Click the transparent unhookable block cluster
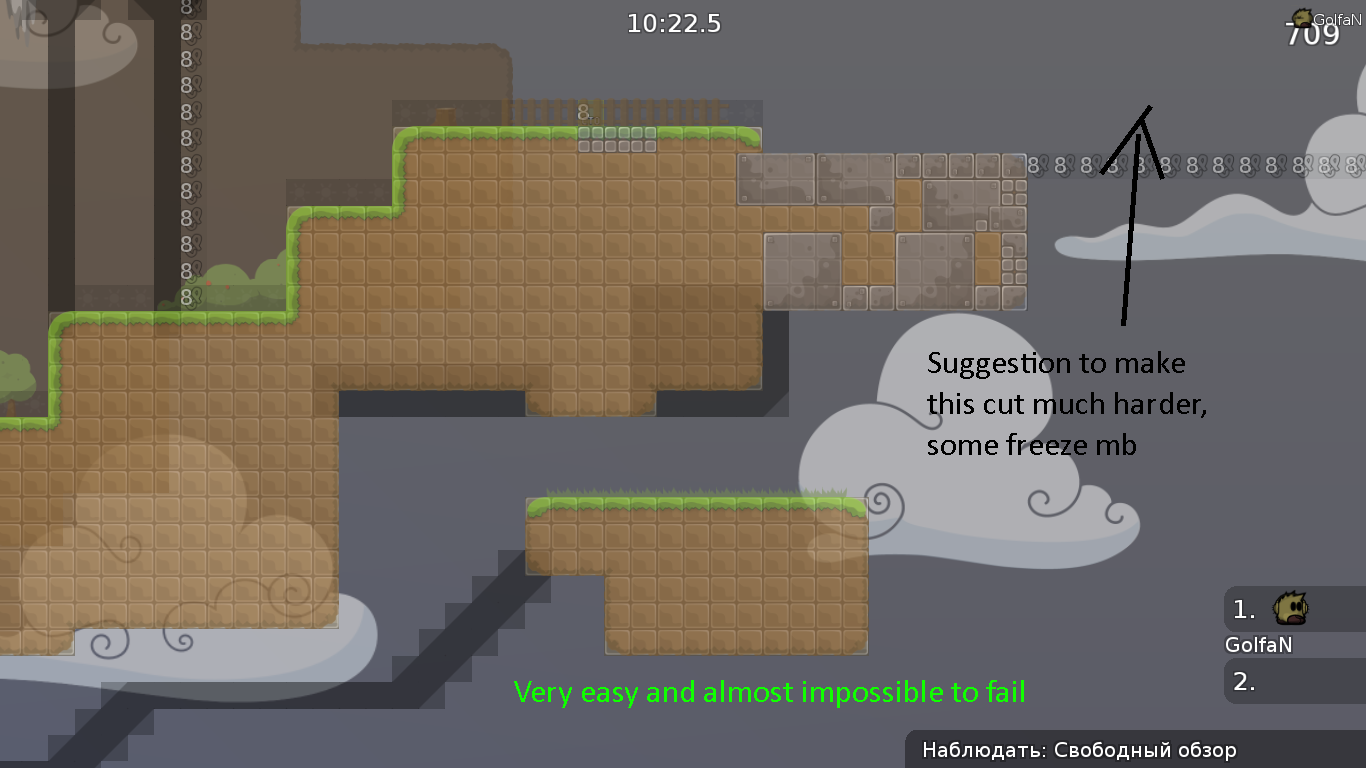The width and height of the screenshot is (1366, 768). [880, 230]
